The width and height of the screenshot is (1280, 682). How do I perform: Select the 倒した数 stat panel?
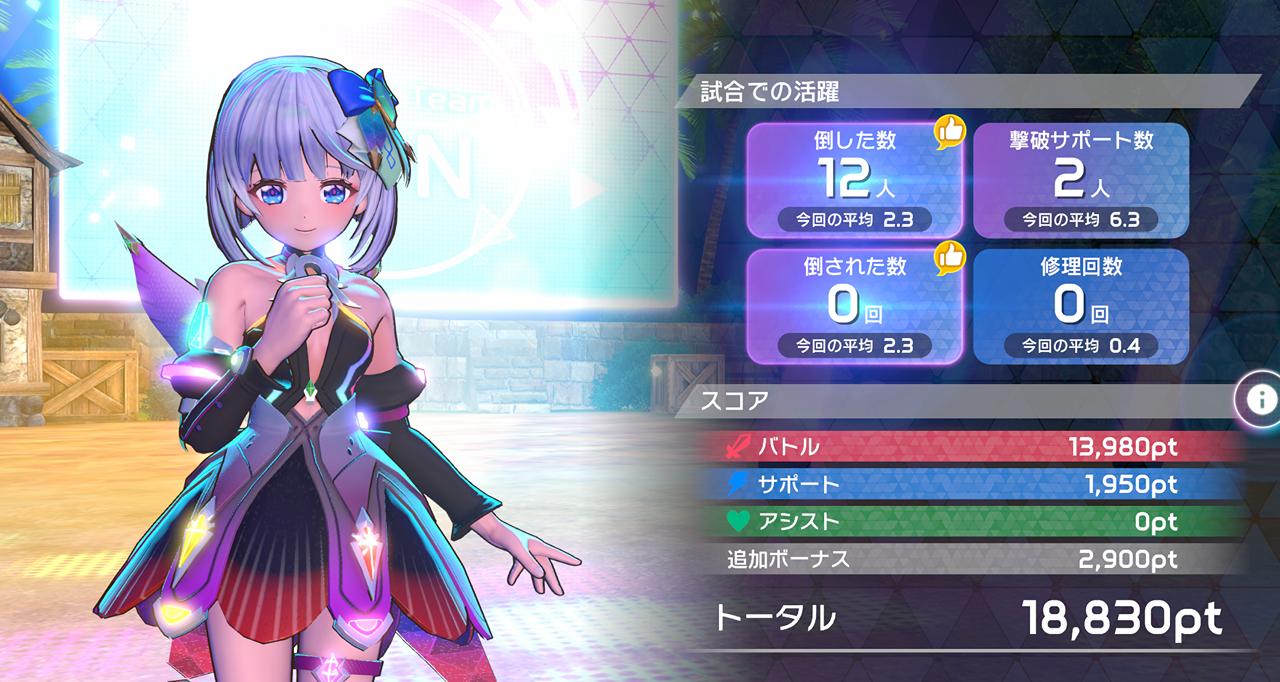(x=855, y=180)
